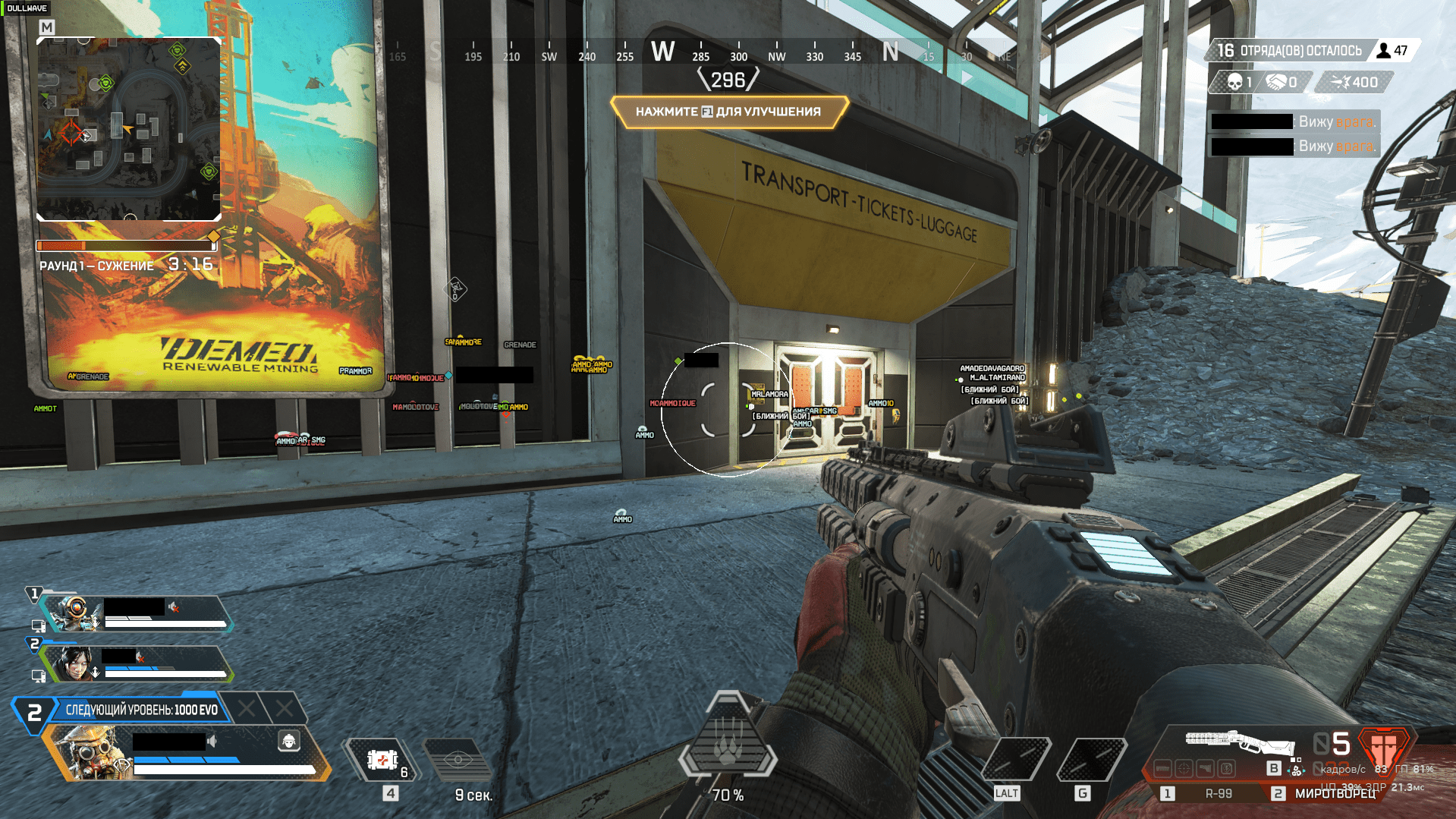This screenshot has width=1456, height=819.
Task: Toggle the LALT grenade slot
Action: 1017,759
